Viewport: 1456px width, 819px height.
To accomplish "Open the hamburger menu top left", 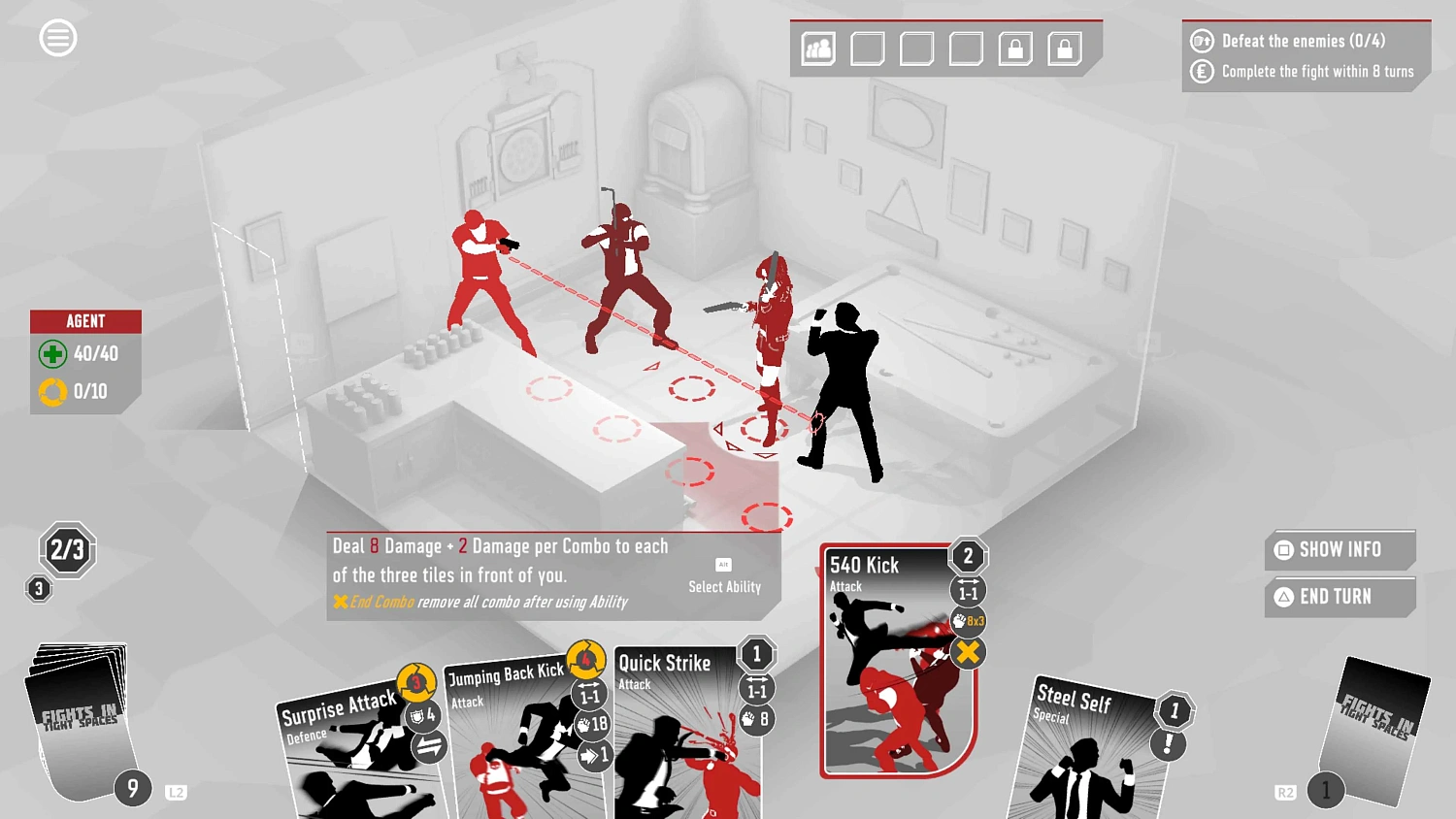I will pyautogui.click(x=58, y=37).
